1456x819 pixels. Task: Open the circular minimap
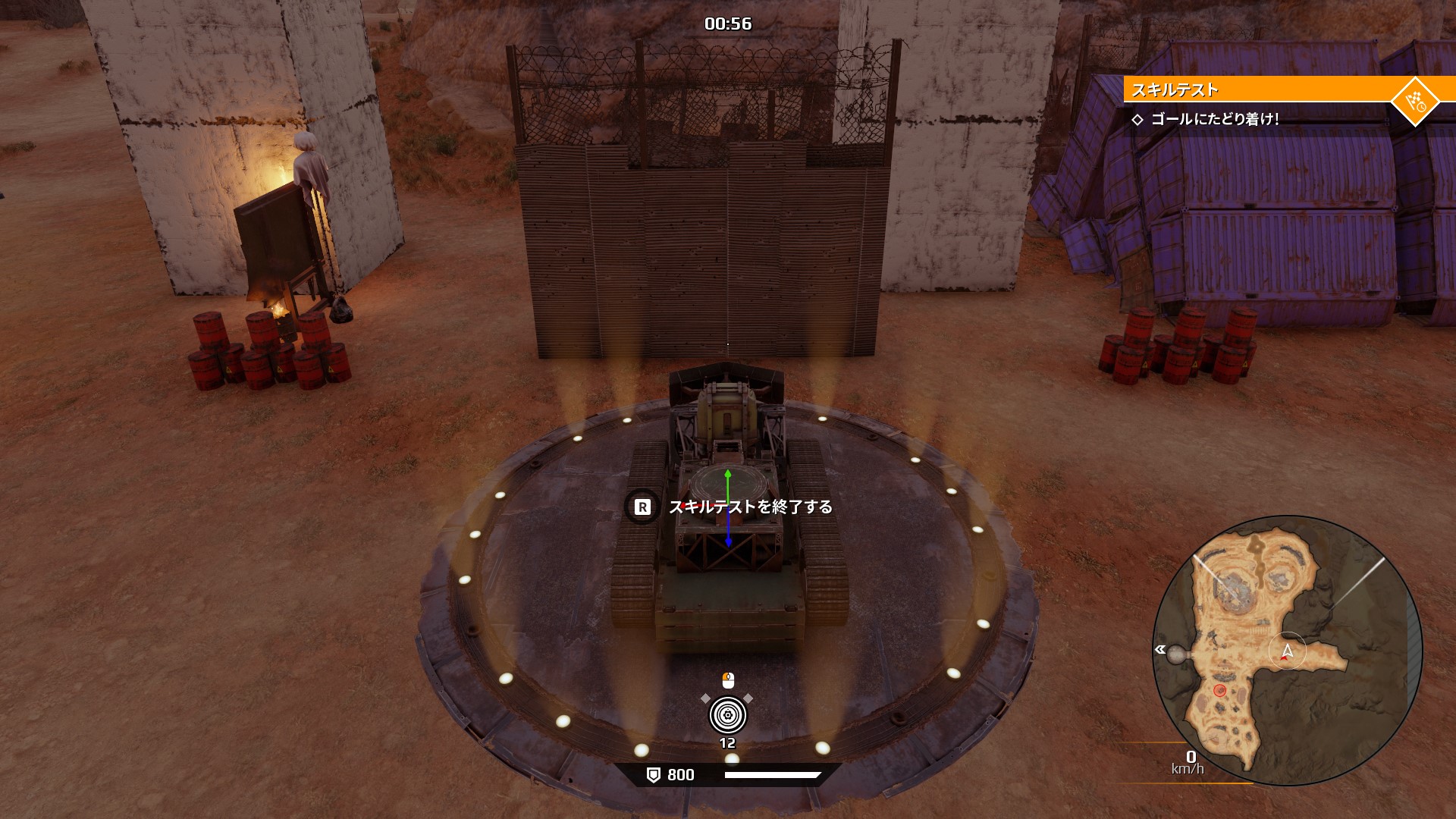coord(1287,651)
